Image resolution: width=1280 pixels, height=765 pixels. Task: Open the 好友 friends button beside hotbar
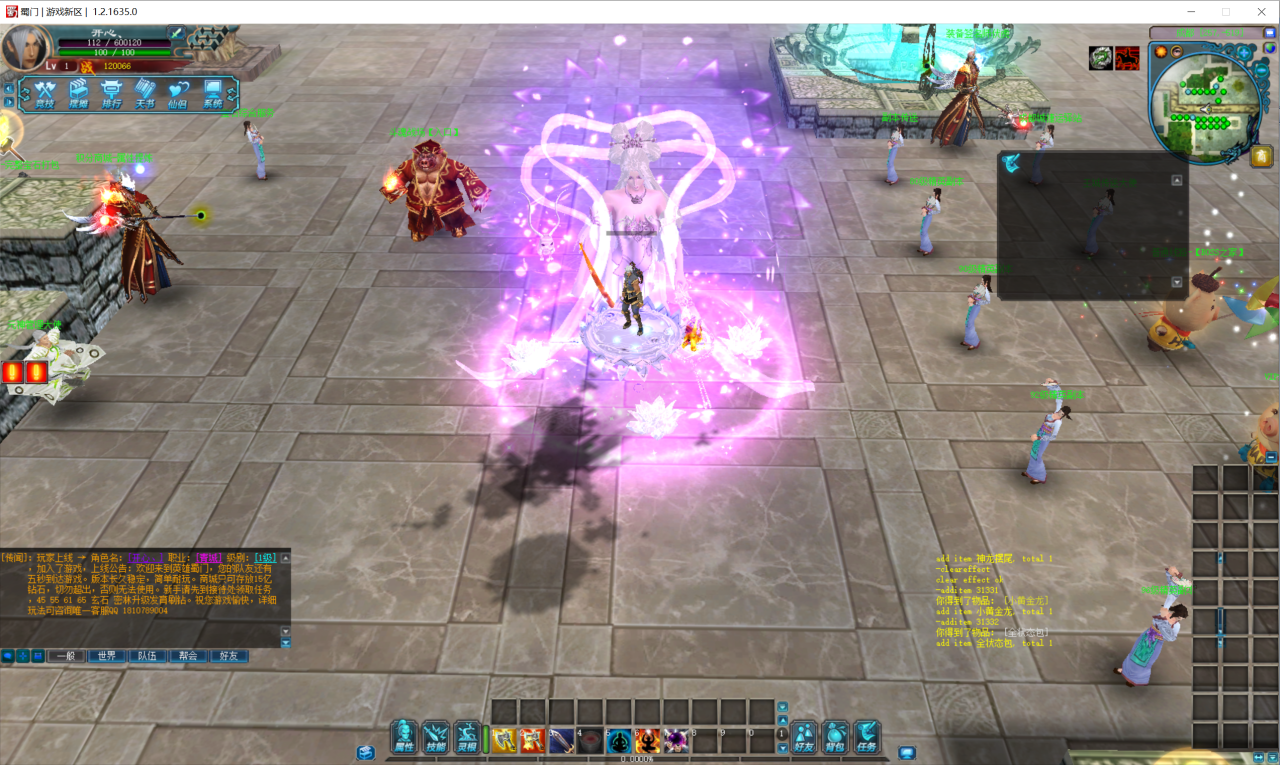[x=804, y=737]
